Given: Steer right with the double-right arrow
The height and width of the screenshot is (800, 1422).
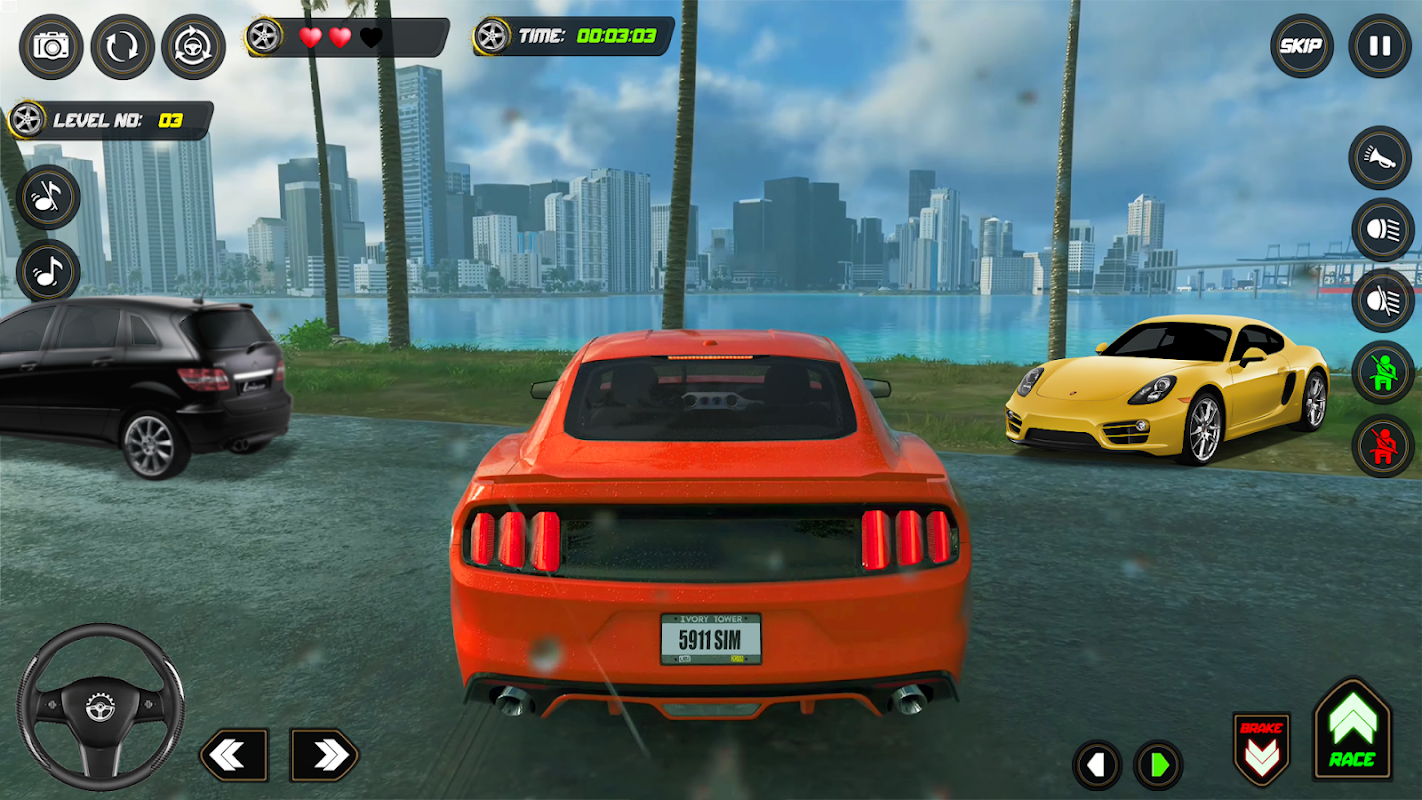Looking at the screenshot, I should (x=324, y=755).
